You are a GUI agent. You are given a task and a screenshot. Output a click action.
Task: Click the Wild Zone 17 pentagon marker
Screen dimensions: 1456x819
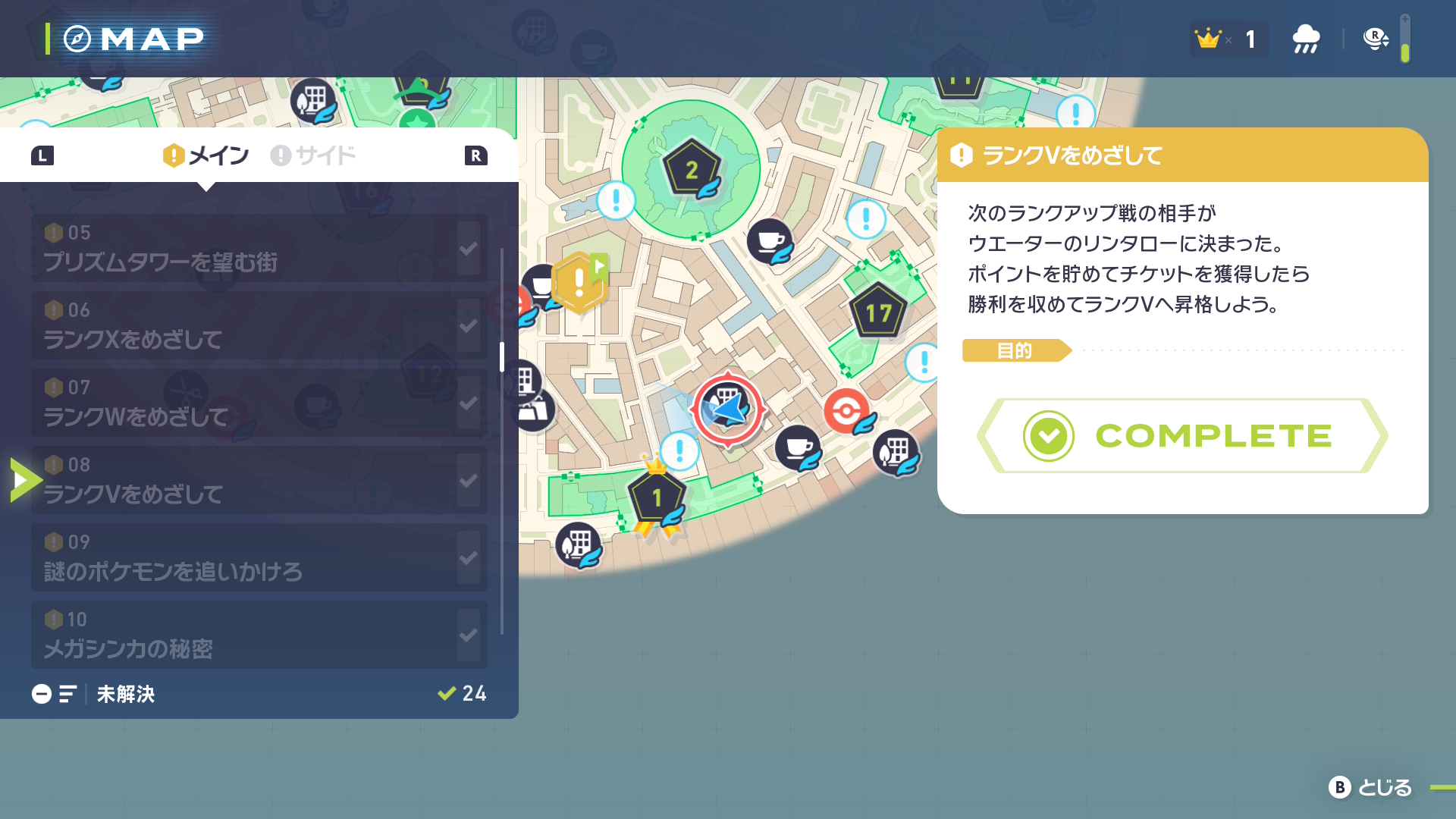(x=878, y=312)
